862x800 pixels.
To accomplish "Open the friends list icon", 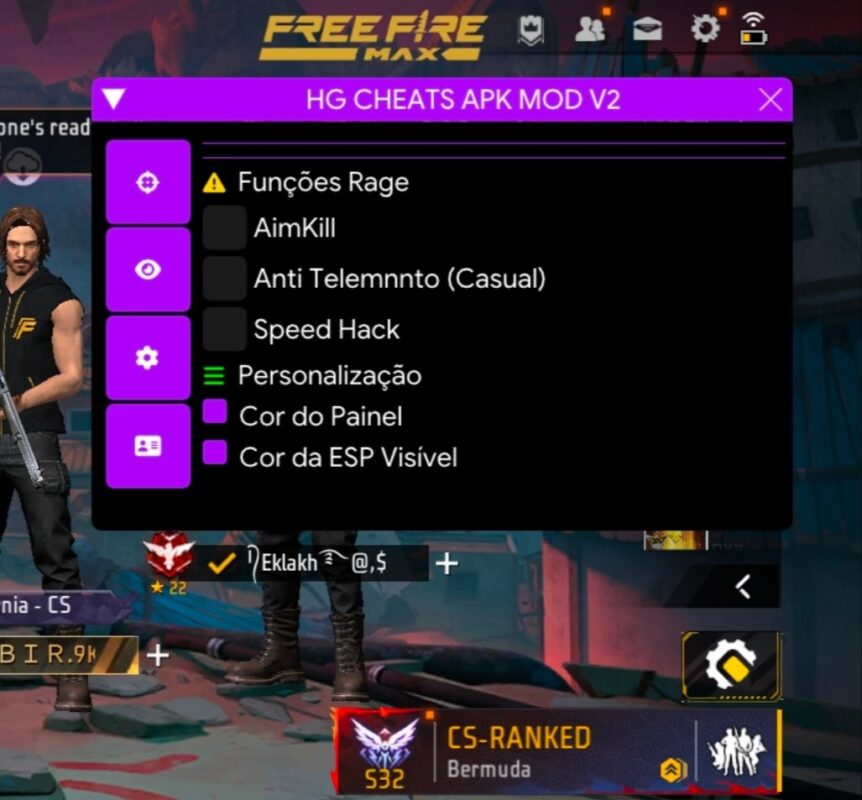I will (x=590, y=30).
